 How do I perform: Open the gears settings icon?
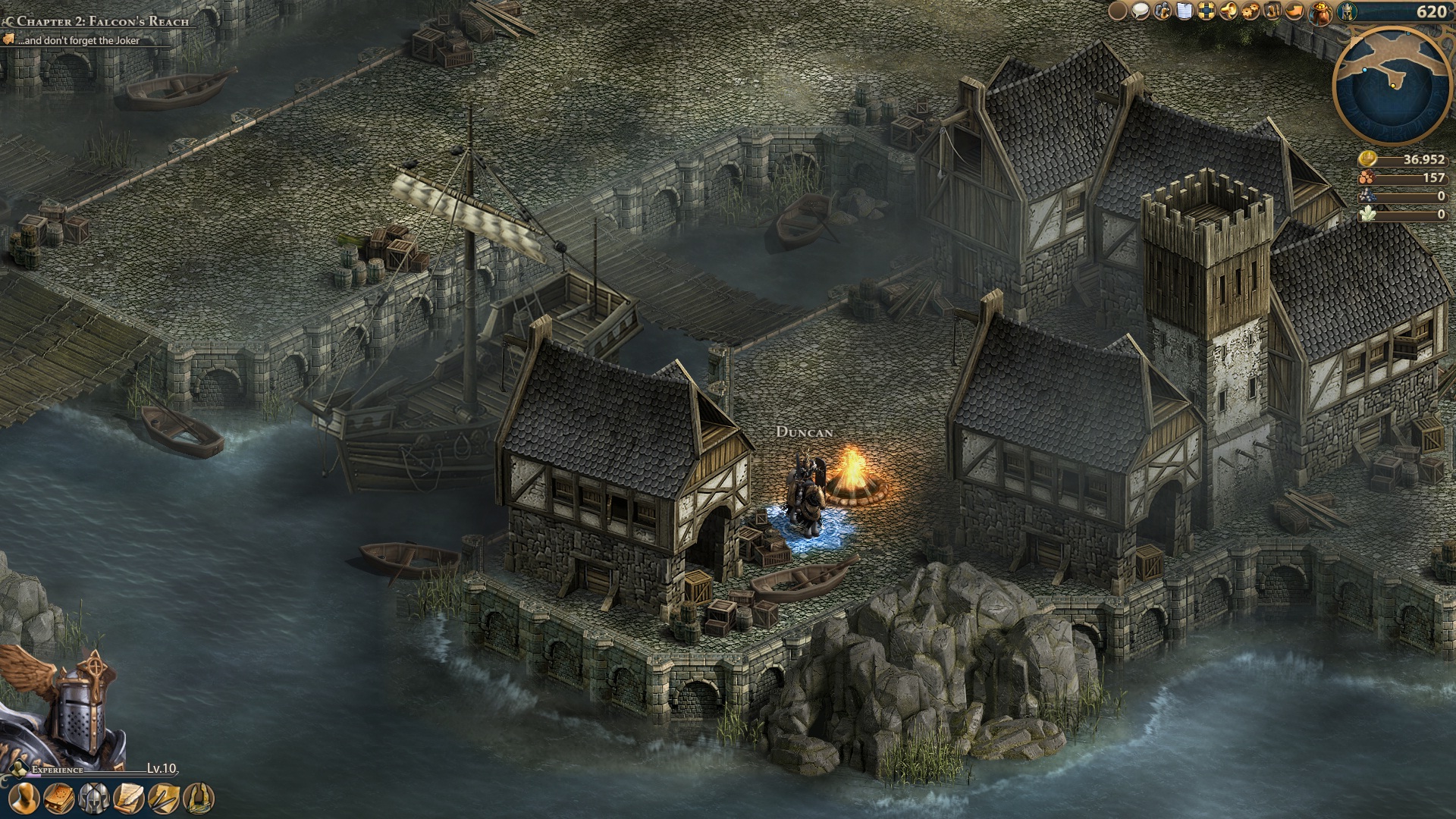tap(1250, 11)
